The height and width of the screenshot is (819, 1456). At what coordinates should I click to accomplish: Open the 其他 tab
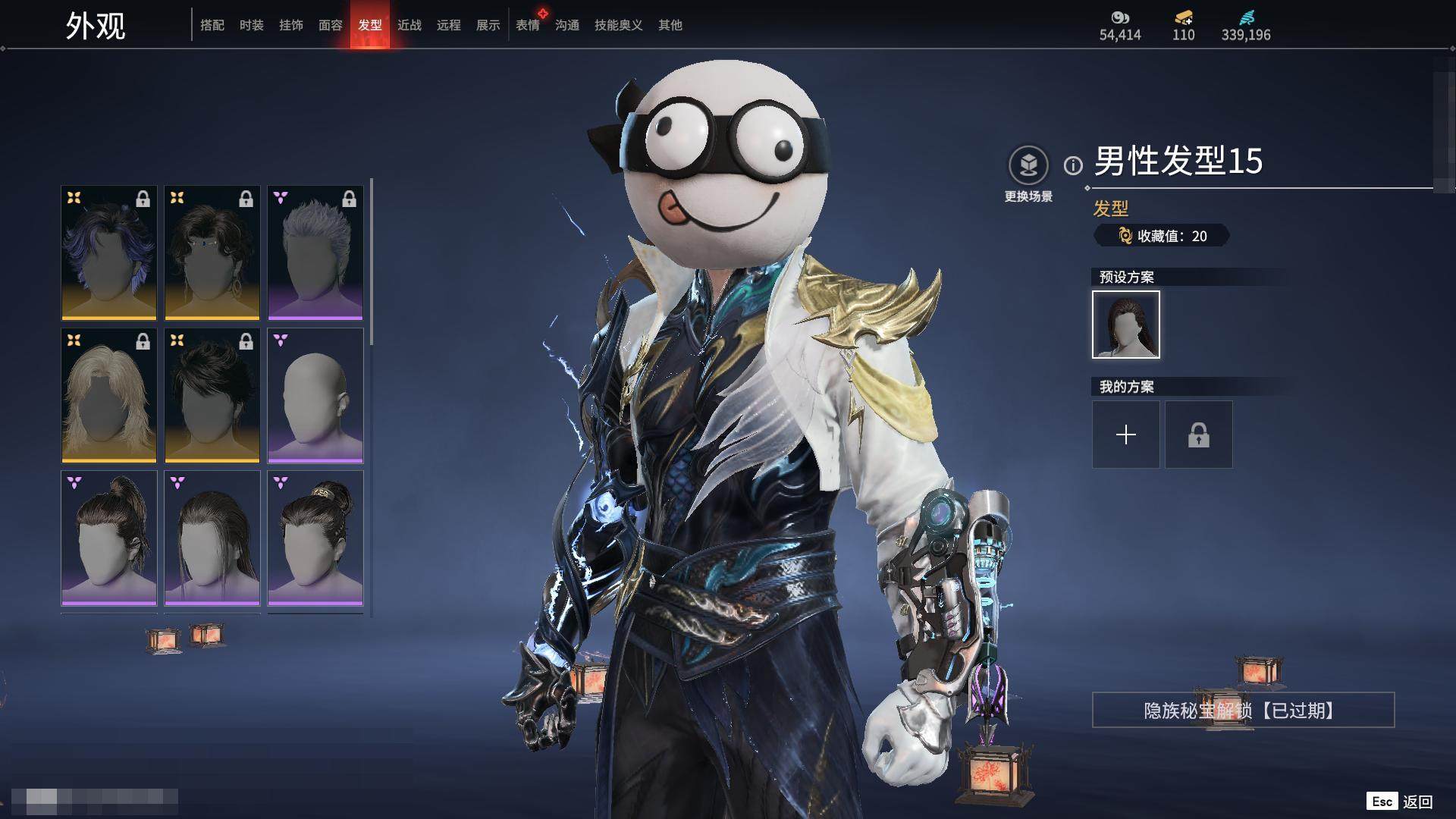[x=670, y=25]
